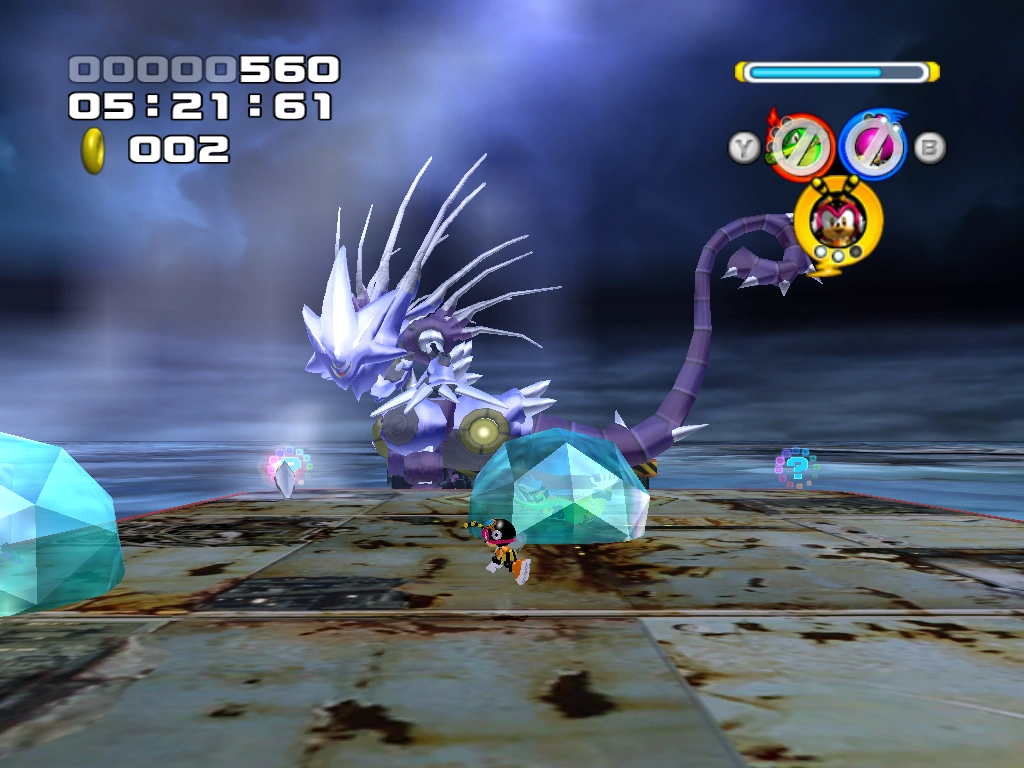Click Charmy's yellow fly formation leader icon
This screenshot has height=768, width=1024.
tap(838, 224)
